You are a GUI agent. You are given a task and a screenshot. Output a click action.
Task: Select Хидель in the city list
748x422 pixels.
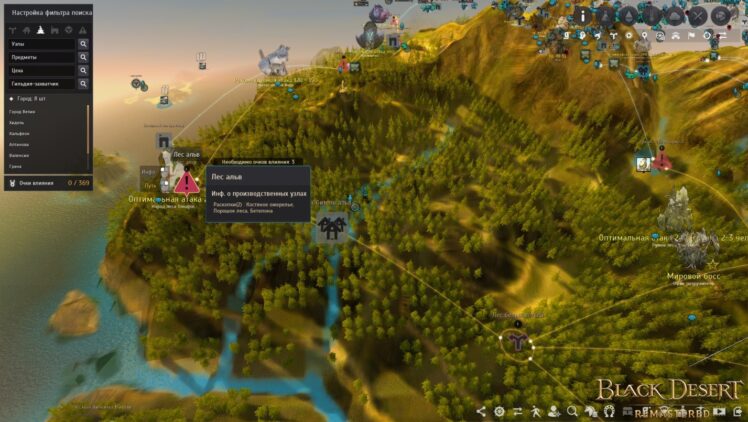tap(18, 123)
